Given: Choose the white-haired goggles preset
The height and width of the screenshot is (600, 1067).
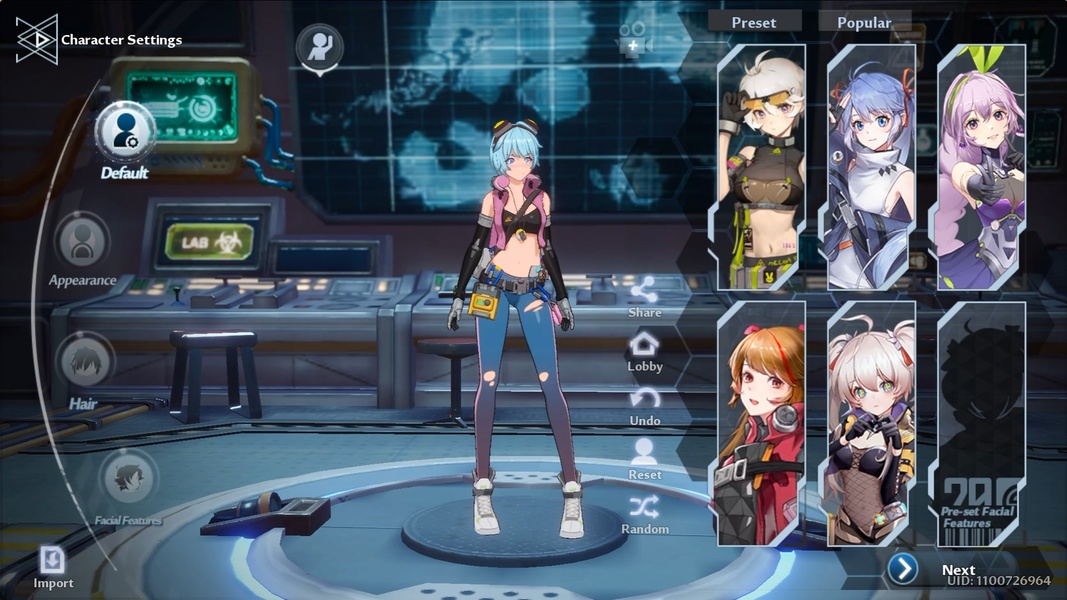Looking at the screenshot, I should click(762, 167).
